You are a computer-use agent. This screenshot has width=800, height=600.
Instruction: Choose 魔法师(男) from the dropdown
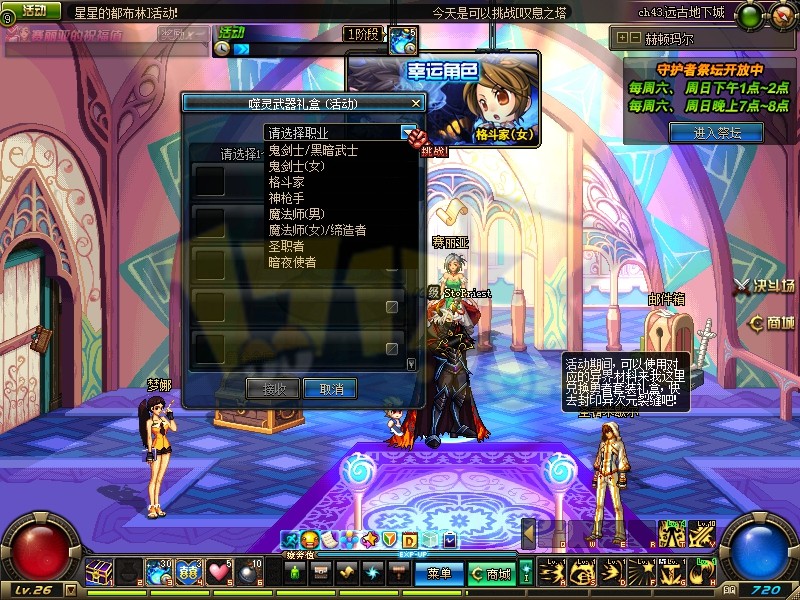pyautogui.click(x=297, y=215)
